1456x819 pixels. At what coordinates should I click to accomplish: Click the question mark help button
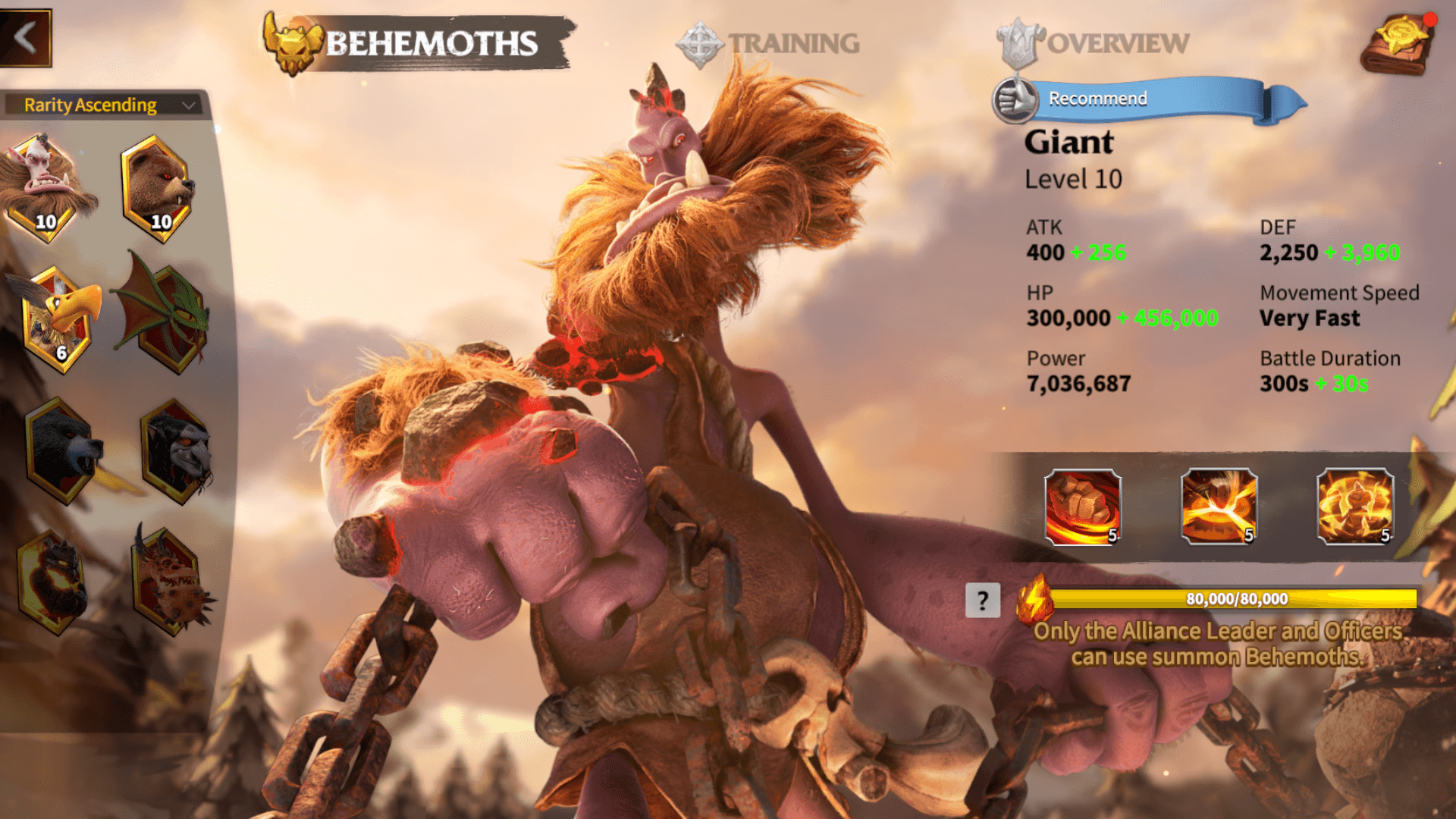pos(983,599)
